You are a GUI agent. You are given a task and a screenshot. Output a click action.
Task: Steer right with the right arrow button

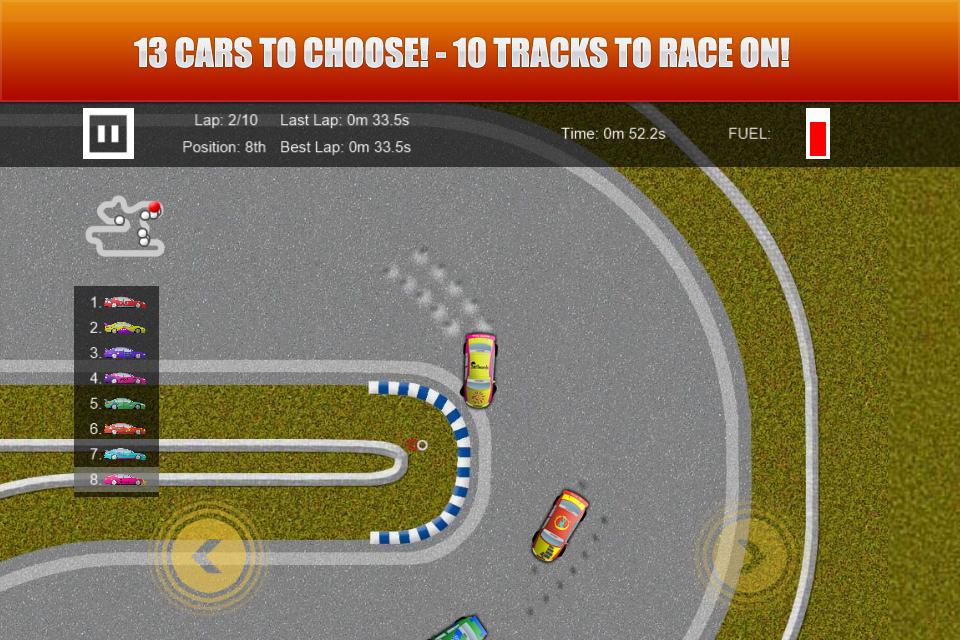click(x=749, y=553)
